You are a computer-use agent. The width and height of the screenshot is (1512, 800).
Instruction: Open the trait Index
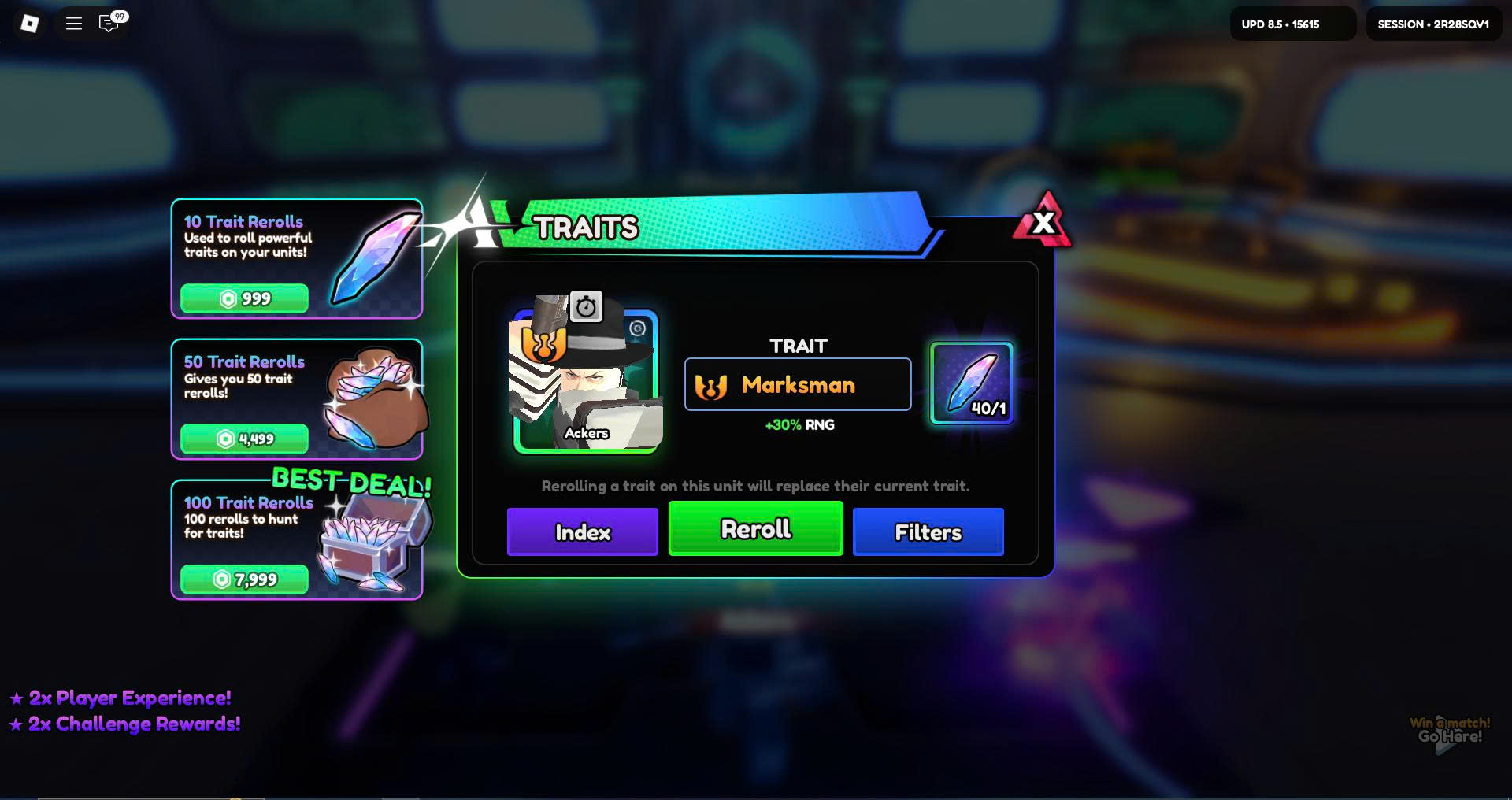point(582,532)
